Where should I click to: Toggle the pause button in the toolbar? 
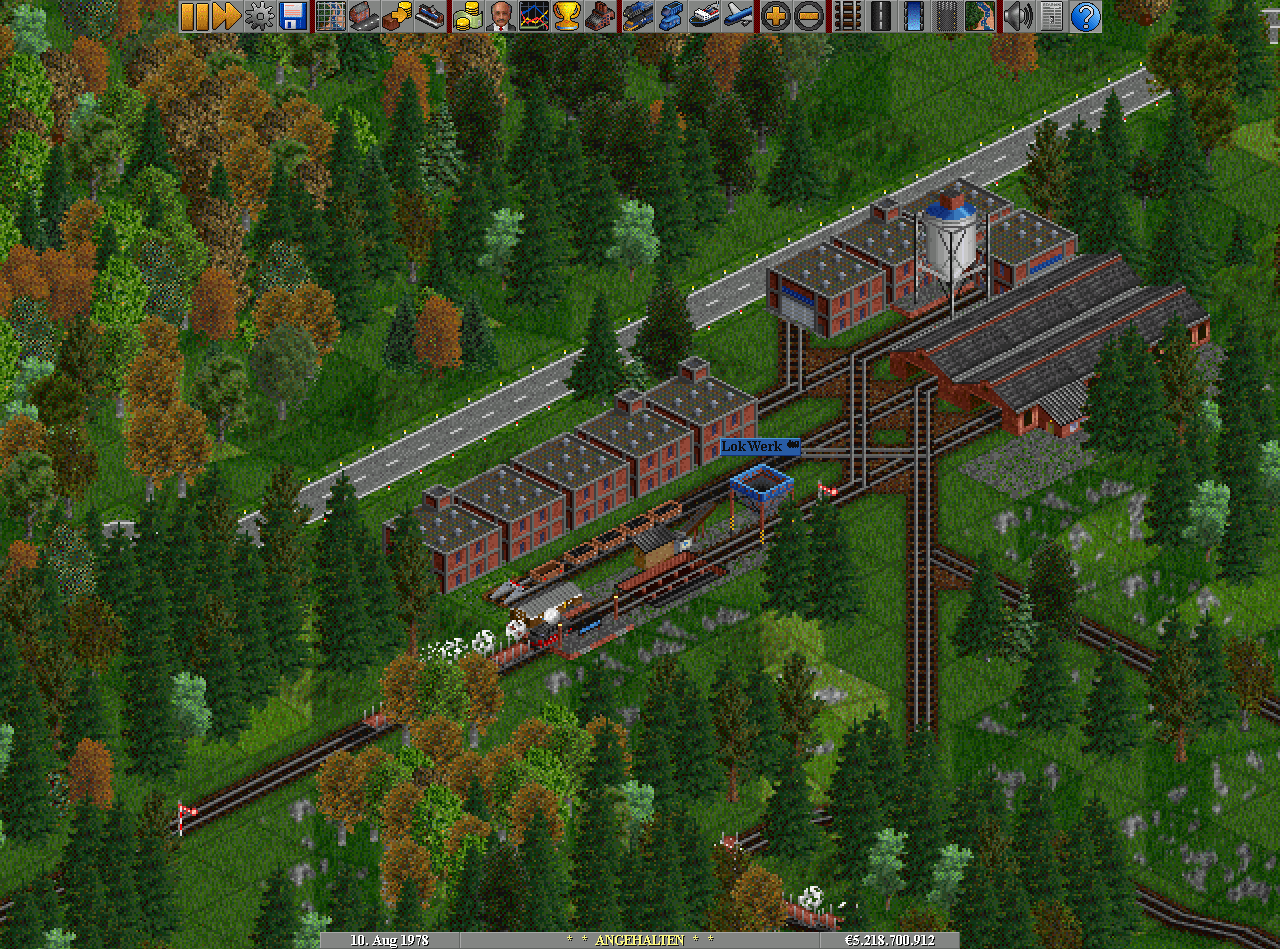coord(195,16)
